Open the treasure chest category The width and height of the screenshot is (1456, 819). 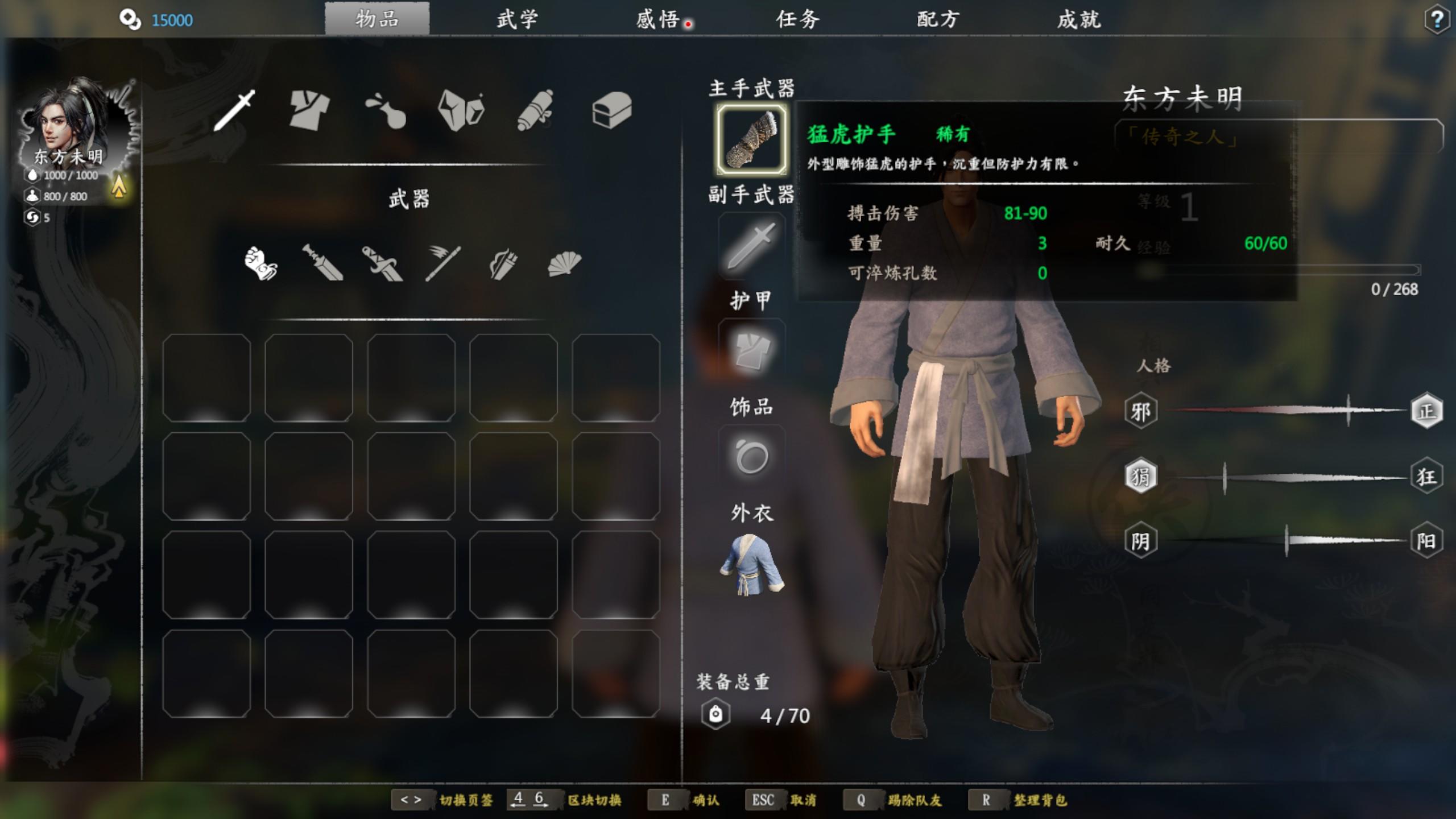(x=612, y=110)
